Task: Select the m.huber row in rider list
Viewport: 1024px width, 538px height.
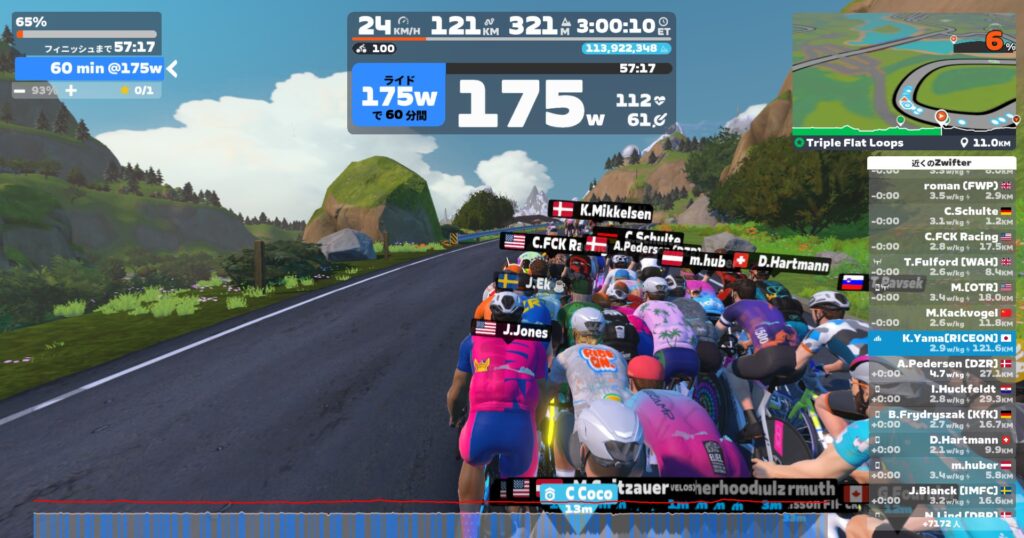Action: tap(941, 469)
